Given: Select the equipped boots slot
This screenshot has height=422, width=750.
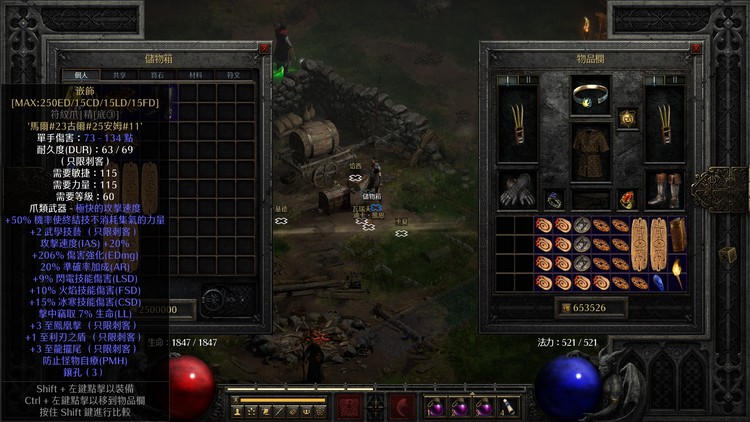Looking at the screenshot, I should tap(665, 191).
